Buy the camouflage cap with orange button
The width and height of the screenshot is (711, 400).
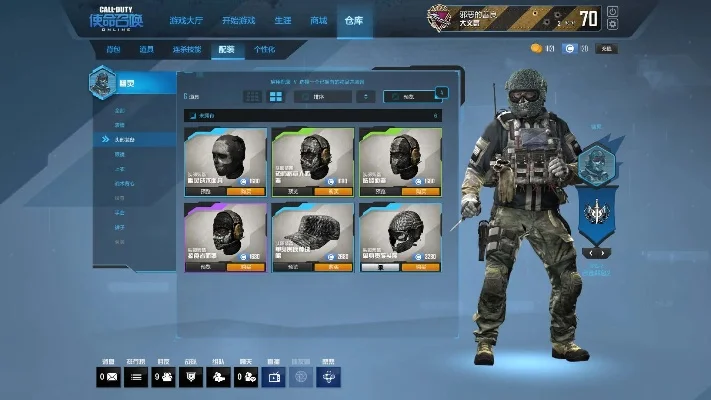[x=333, y=267]
